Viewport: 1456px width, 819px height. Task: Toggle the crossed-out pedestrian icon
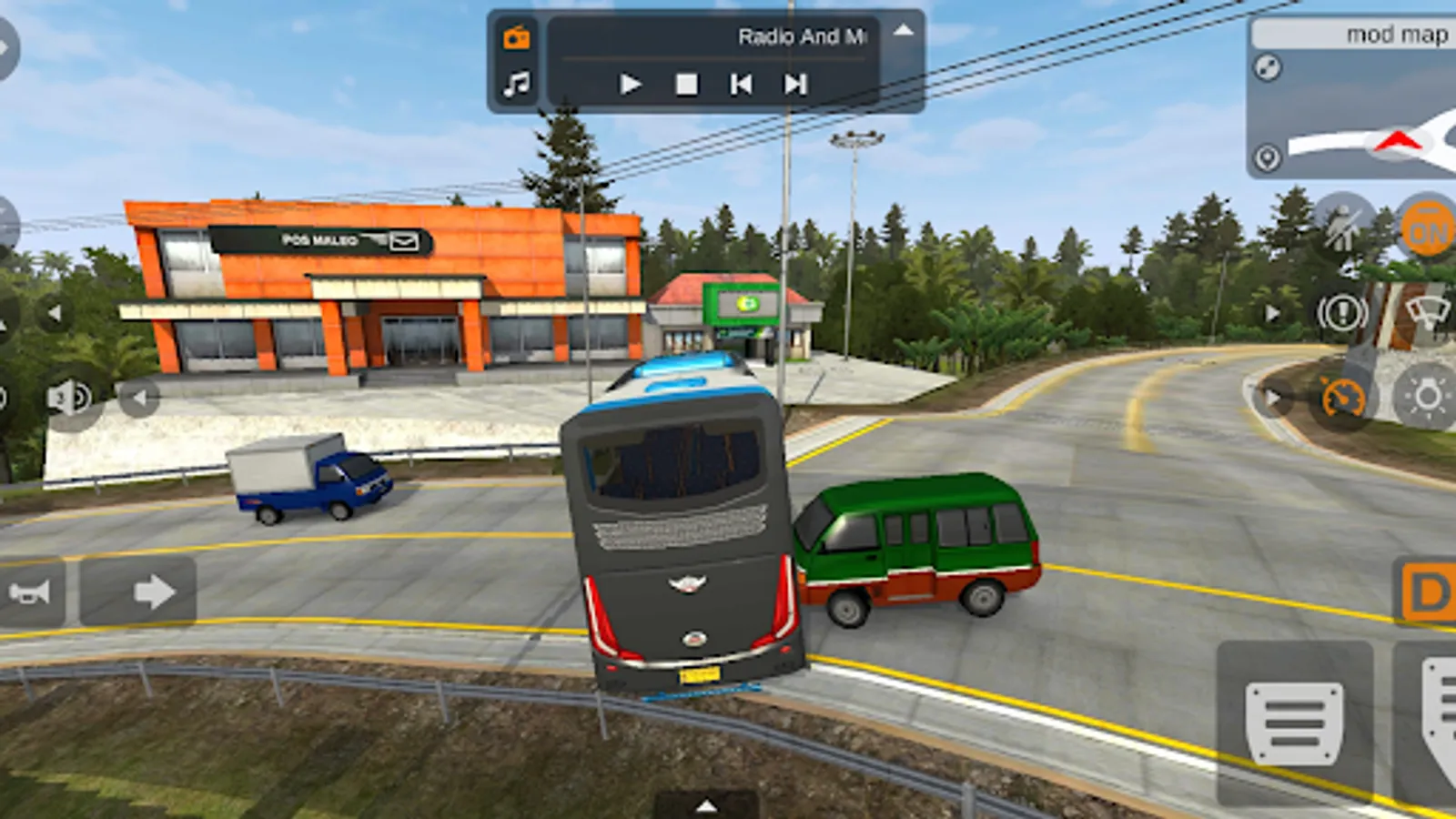[1341, 229]
